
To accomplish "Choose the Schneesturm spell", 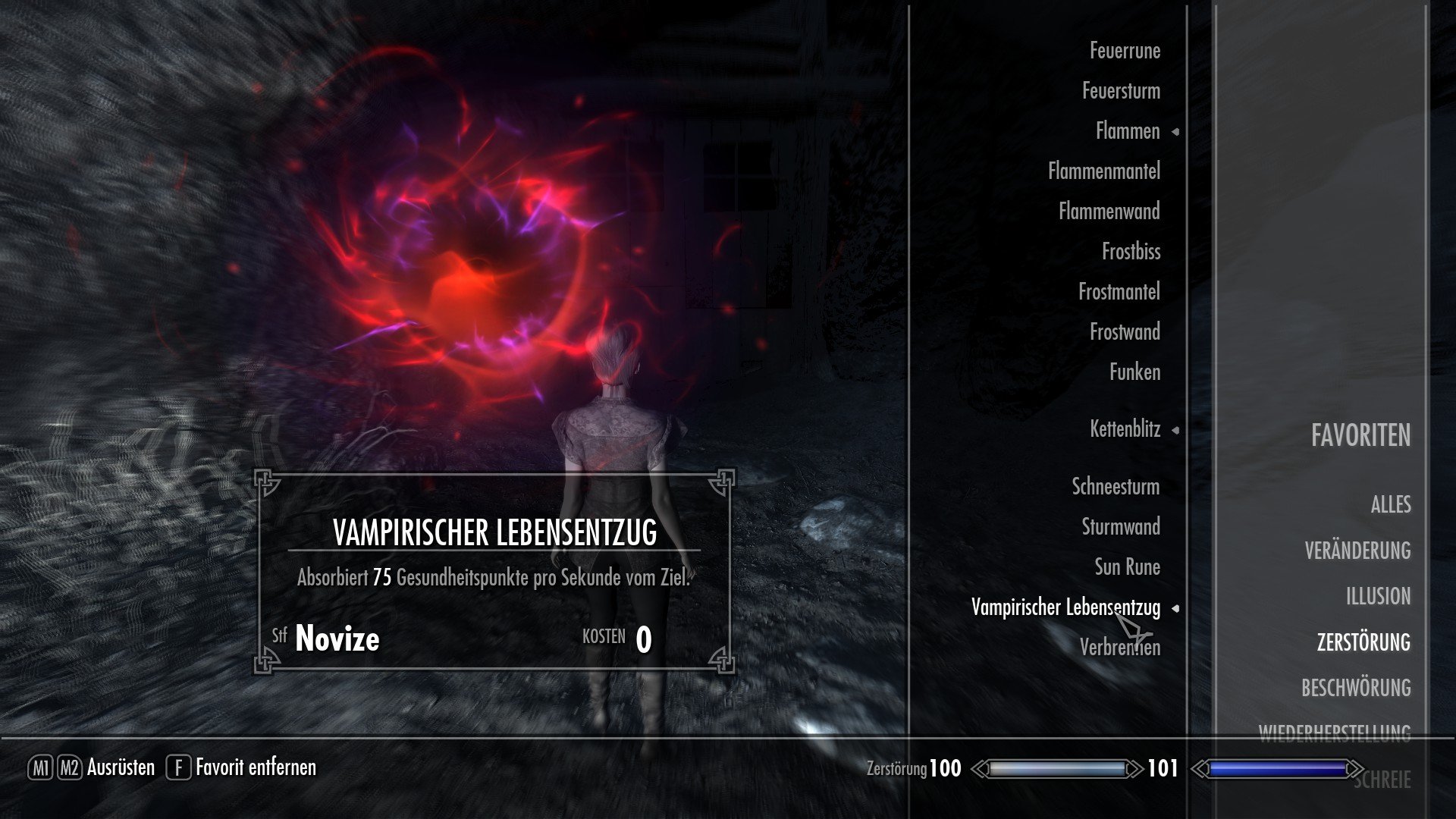I will 1115,488.
